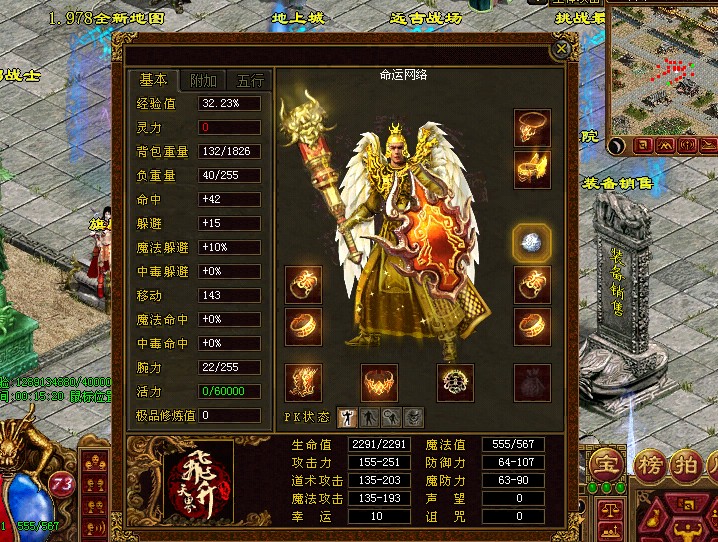Screen dimensions: 718x542
Task: Select the necklace equipment slot
Action: click(x=533, y=127)
